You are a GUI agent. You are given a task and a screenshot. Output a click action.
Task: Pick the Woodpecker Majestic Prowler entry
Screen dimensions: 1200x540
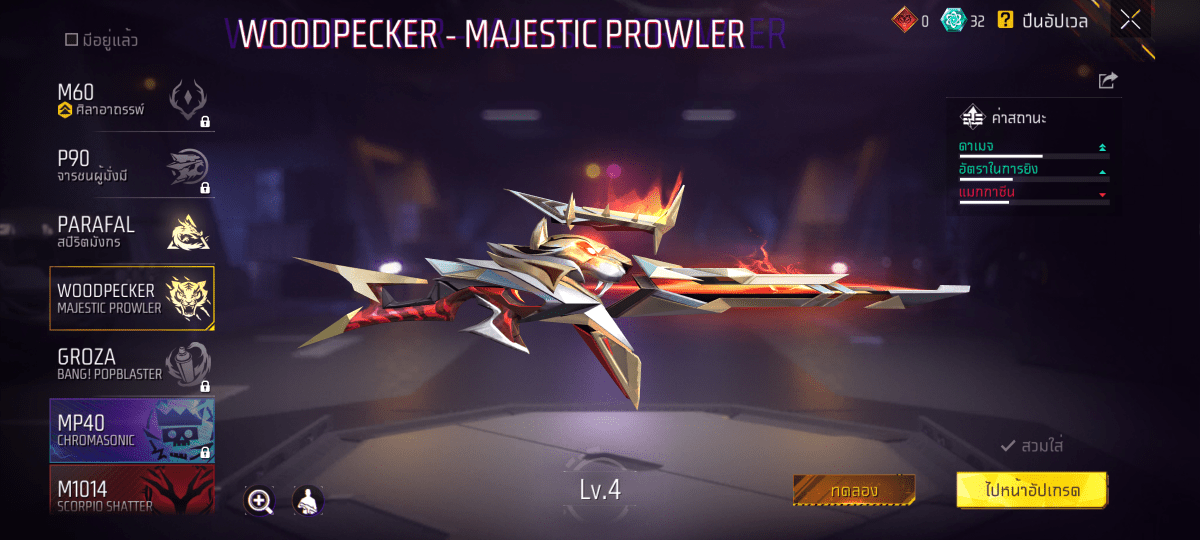(x=132, y=298)
